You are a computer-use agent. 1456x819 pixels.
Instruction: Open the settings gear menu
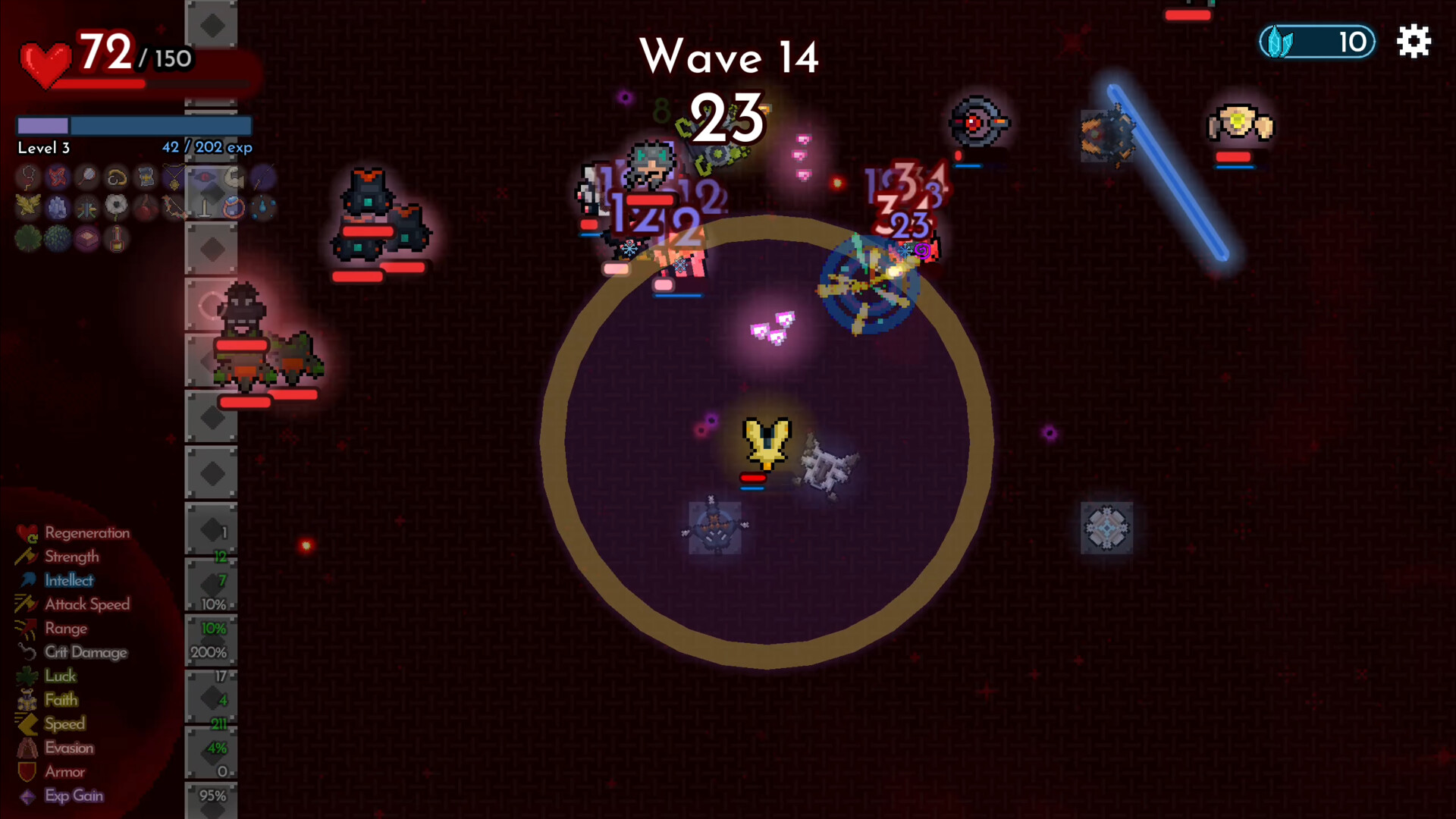click(1414, 42)
